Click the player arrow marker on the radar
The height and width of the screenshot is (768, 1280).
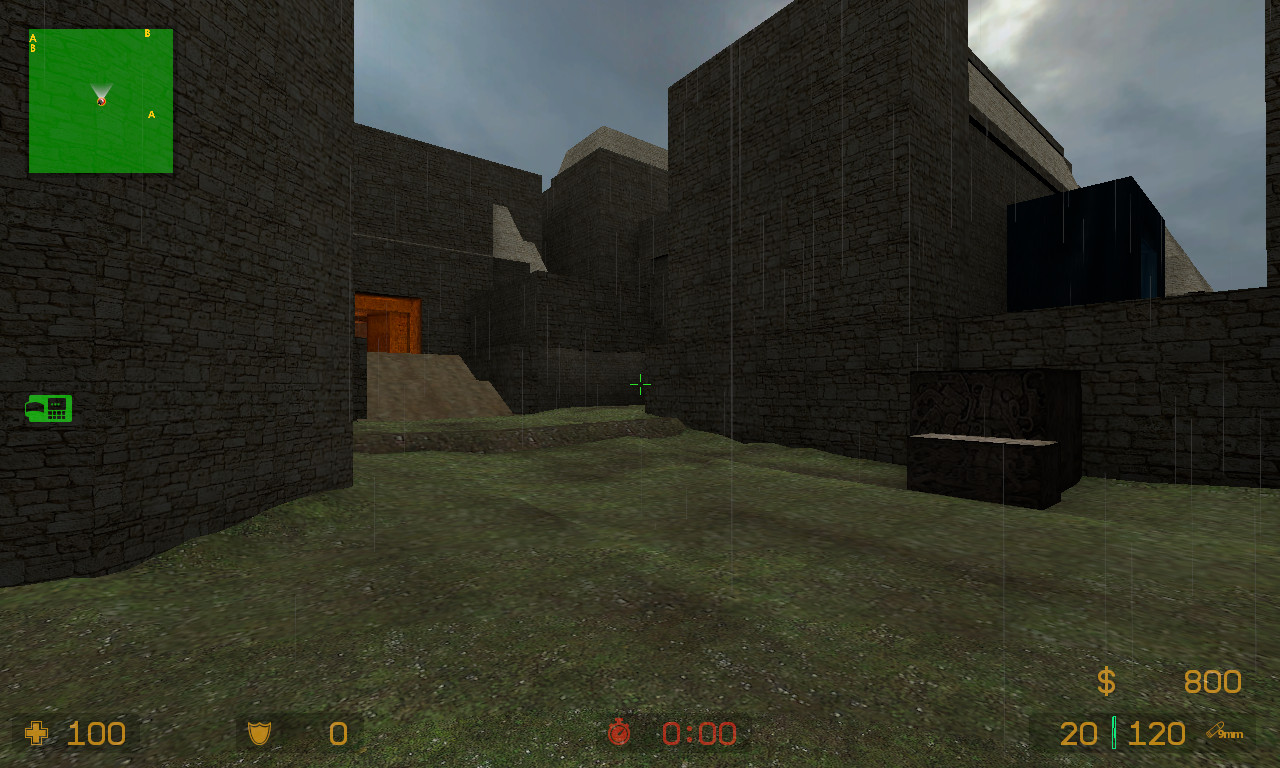100,98
